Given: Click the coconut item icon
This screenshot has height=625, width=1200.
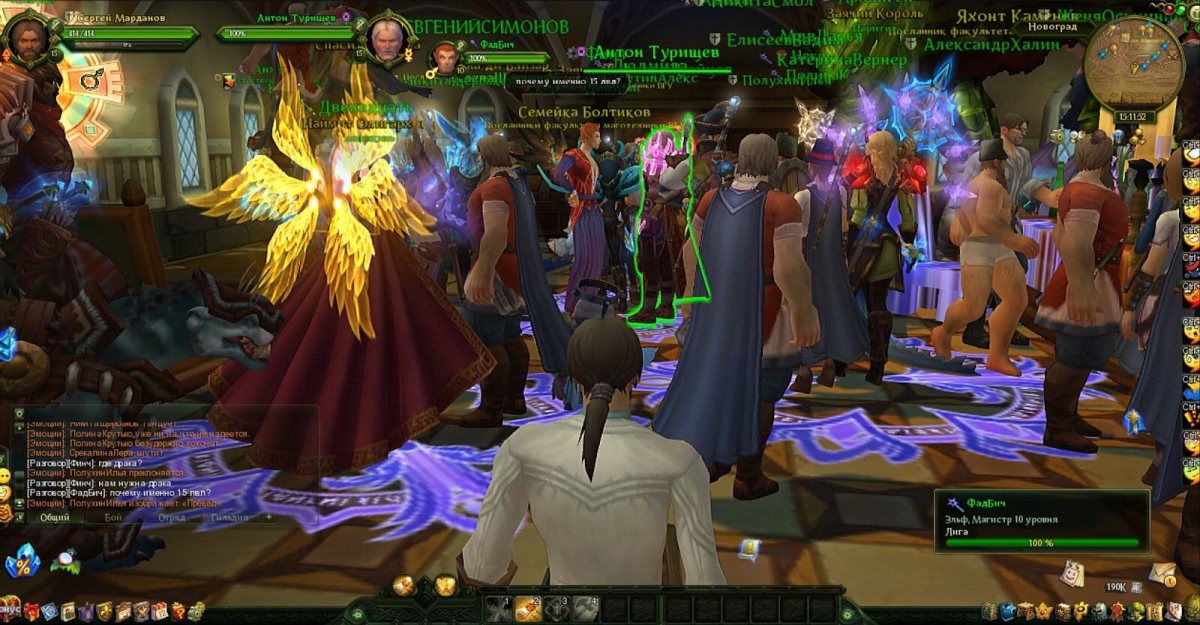Looking at the screenshot, I should 67,562.
